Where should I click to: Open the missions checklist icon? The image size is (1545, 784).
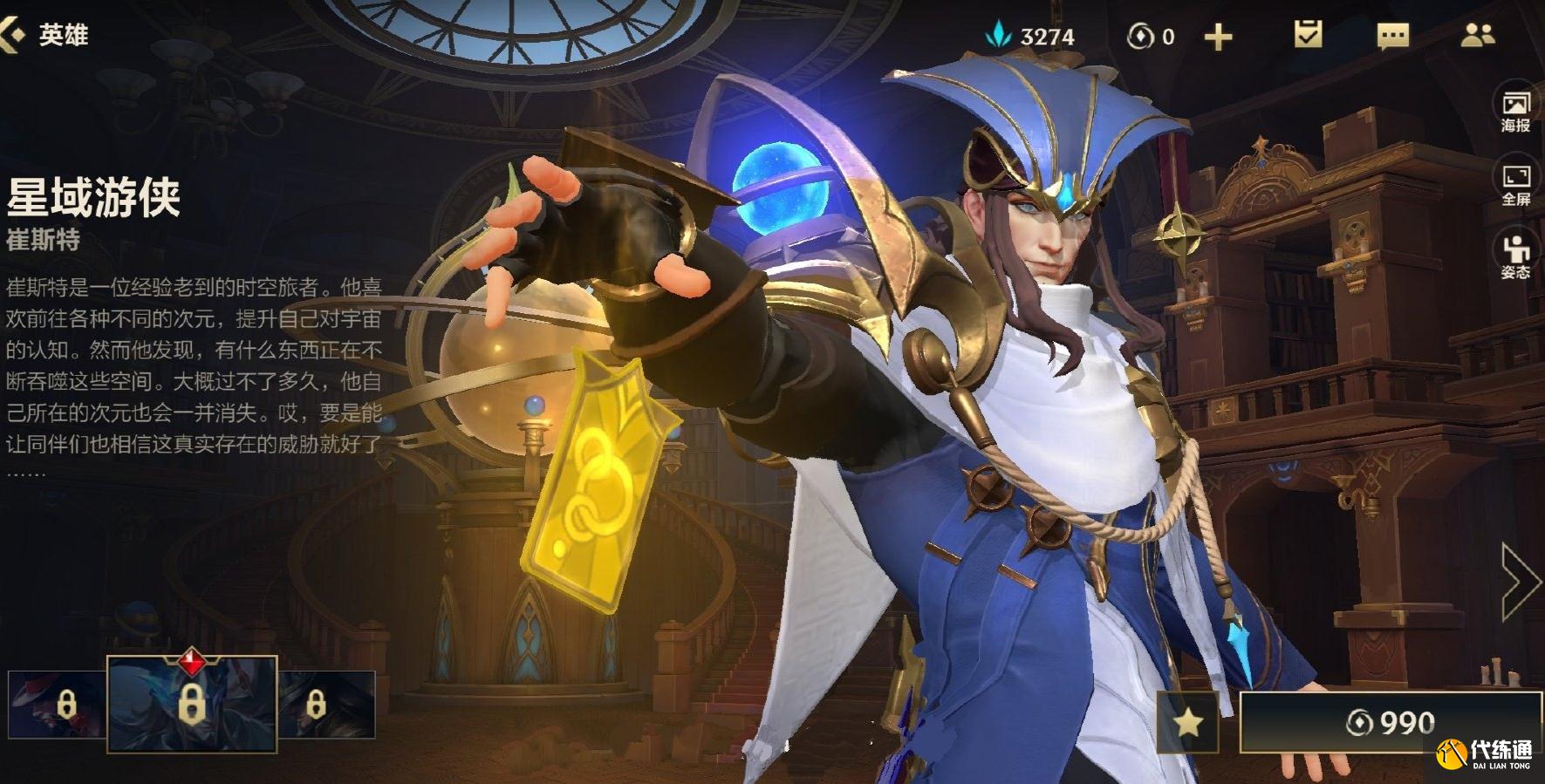tap(1308, 35)
